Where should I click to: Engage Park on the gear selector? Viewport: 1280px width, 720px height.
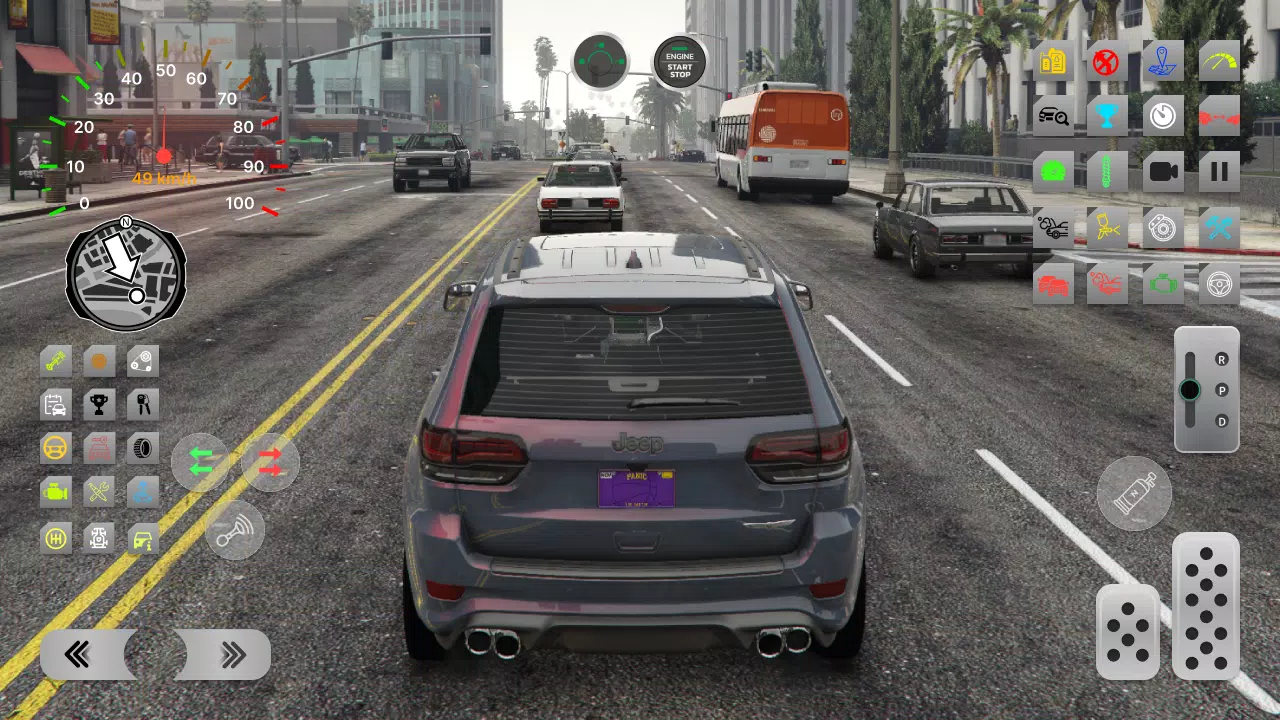click(1221, 391)
